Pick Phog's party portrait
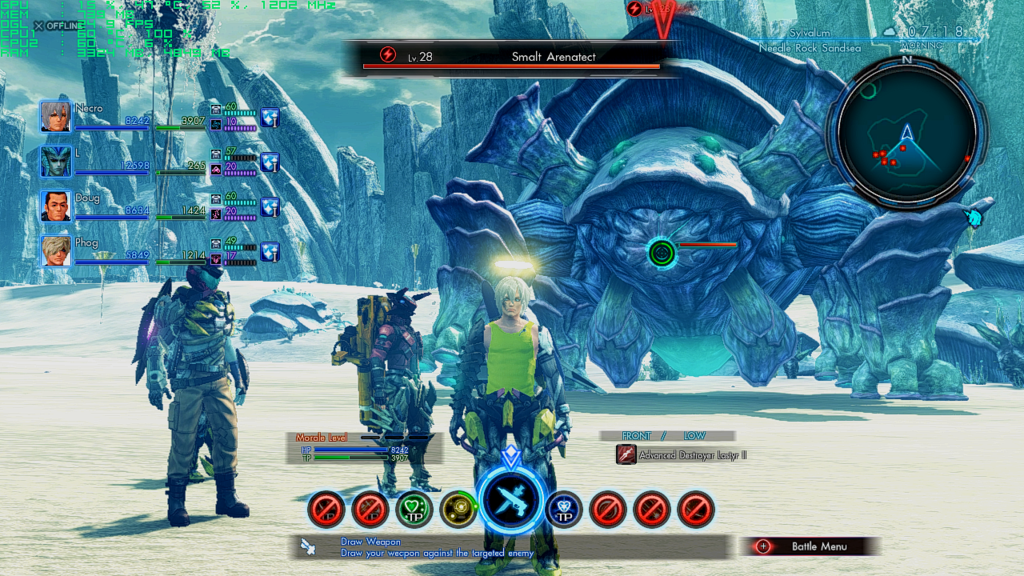The width and height of the screenshot is (1024, 576). (x=56, y=251)
